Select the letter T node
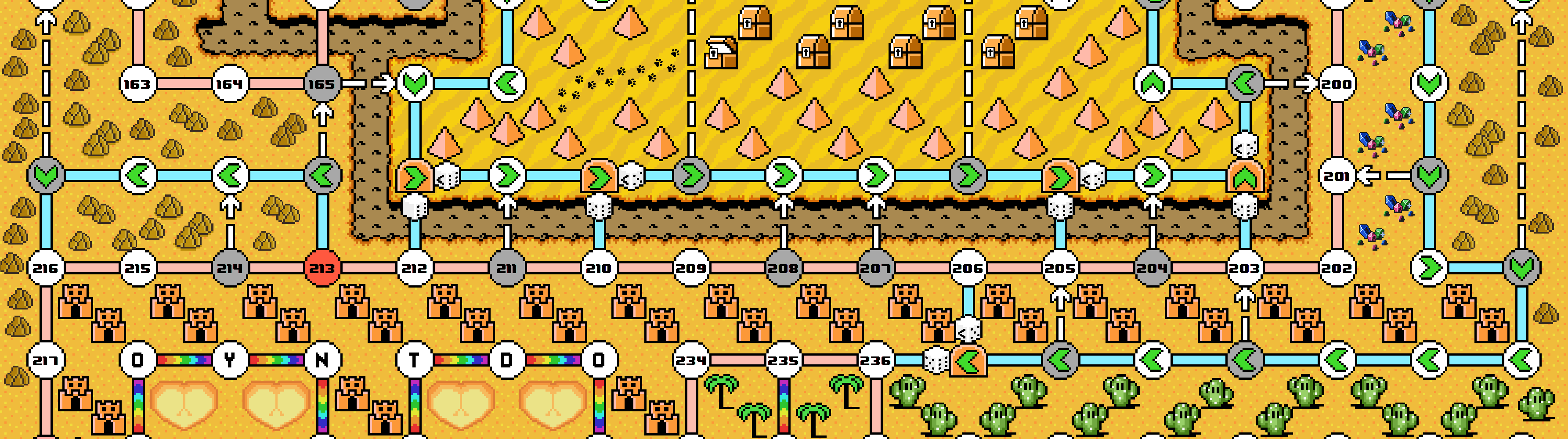Viewport: 1568px width, 439px height. [x=415, y=360]
